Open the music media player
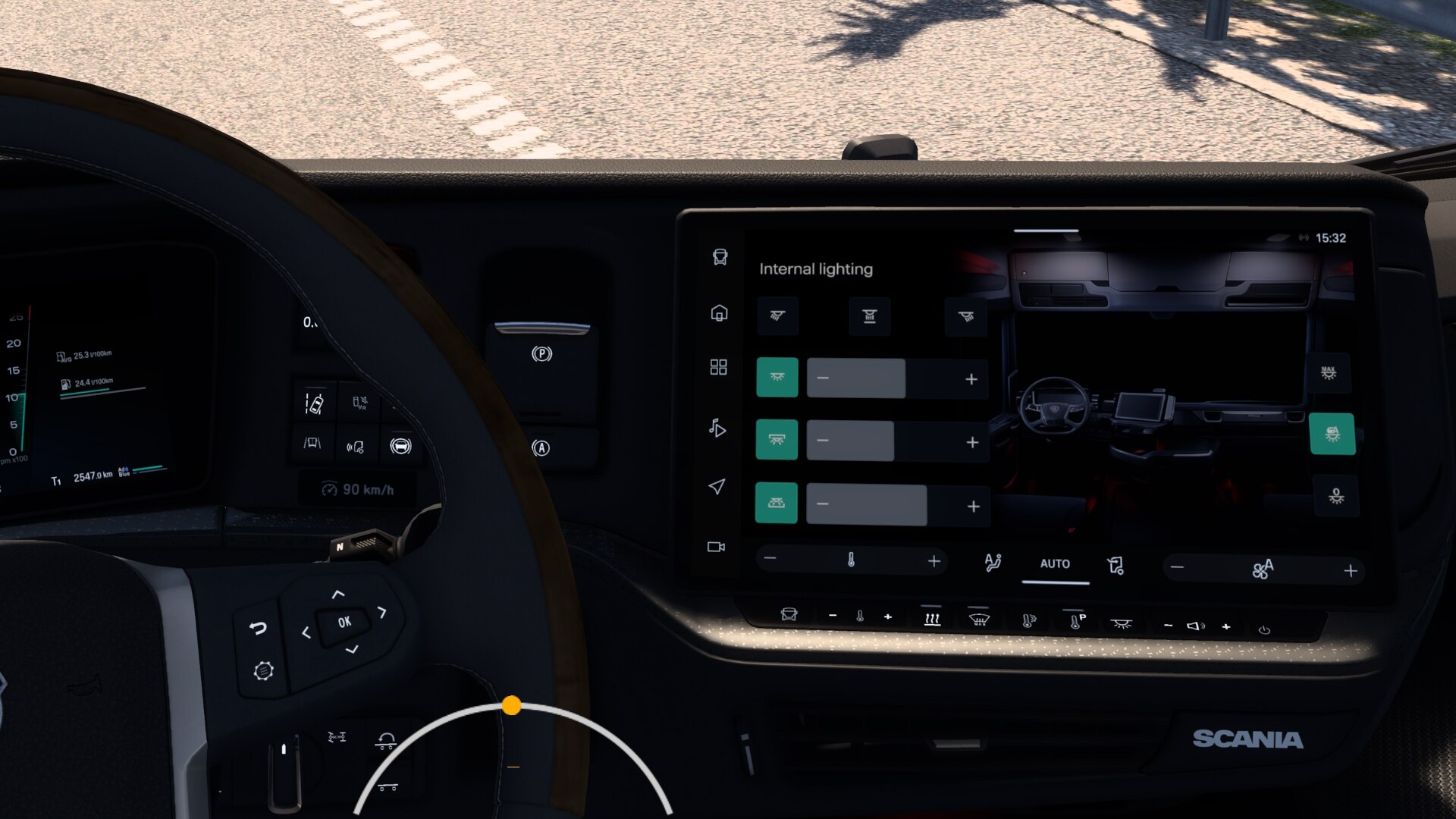The height and width of the screenshot is (819, 1456). tap(717, 428)
